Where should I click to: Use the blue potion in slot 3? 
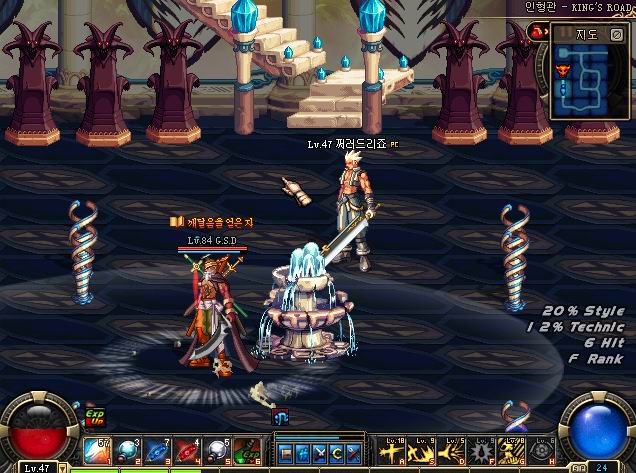157,452
